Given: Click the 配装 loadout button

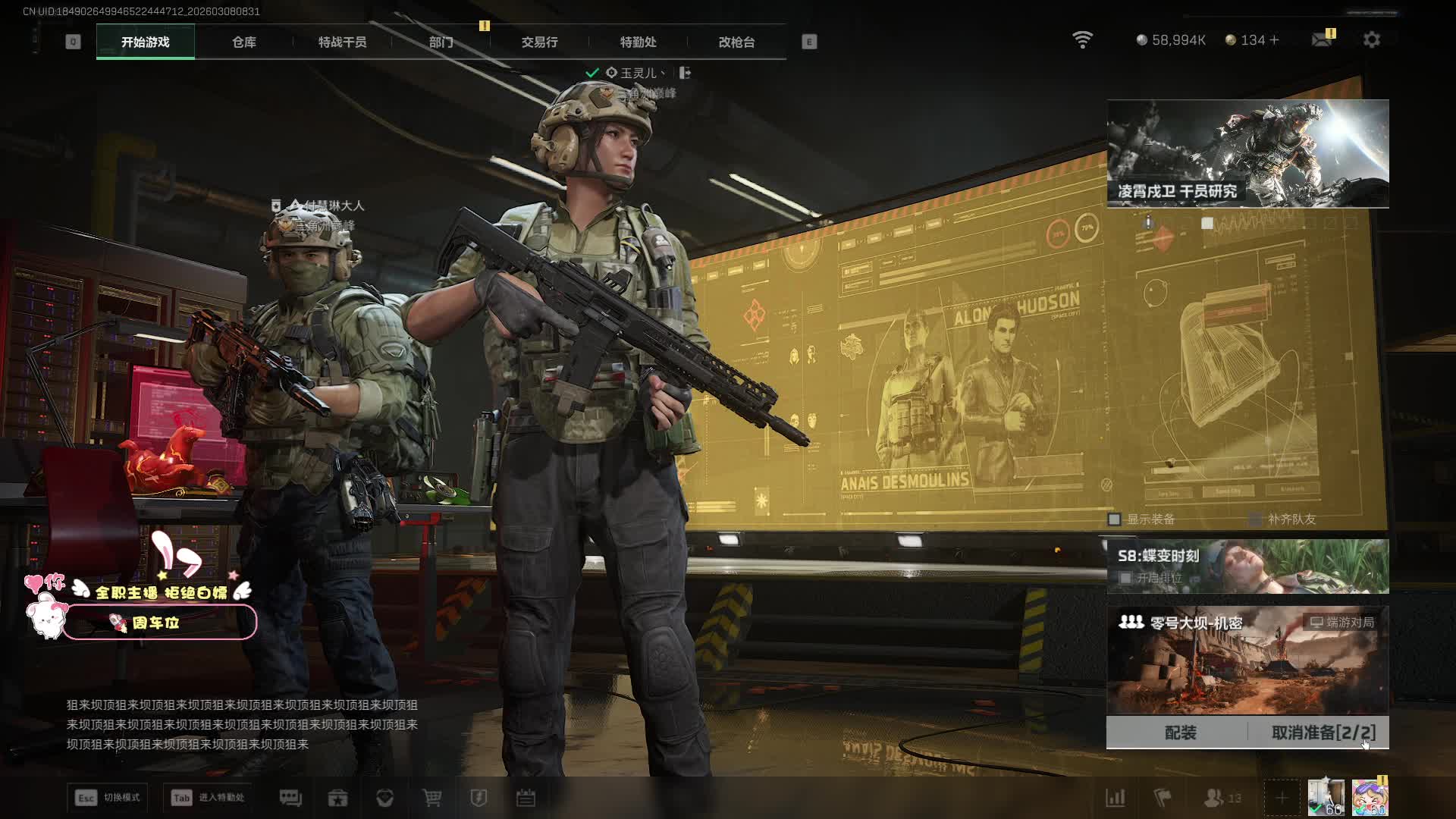Looking at the screenshot, I should (x=1179, y=733).
